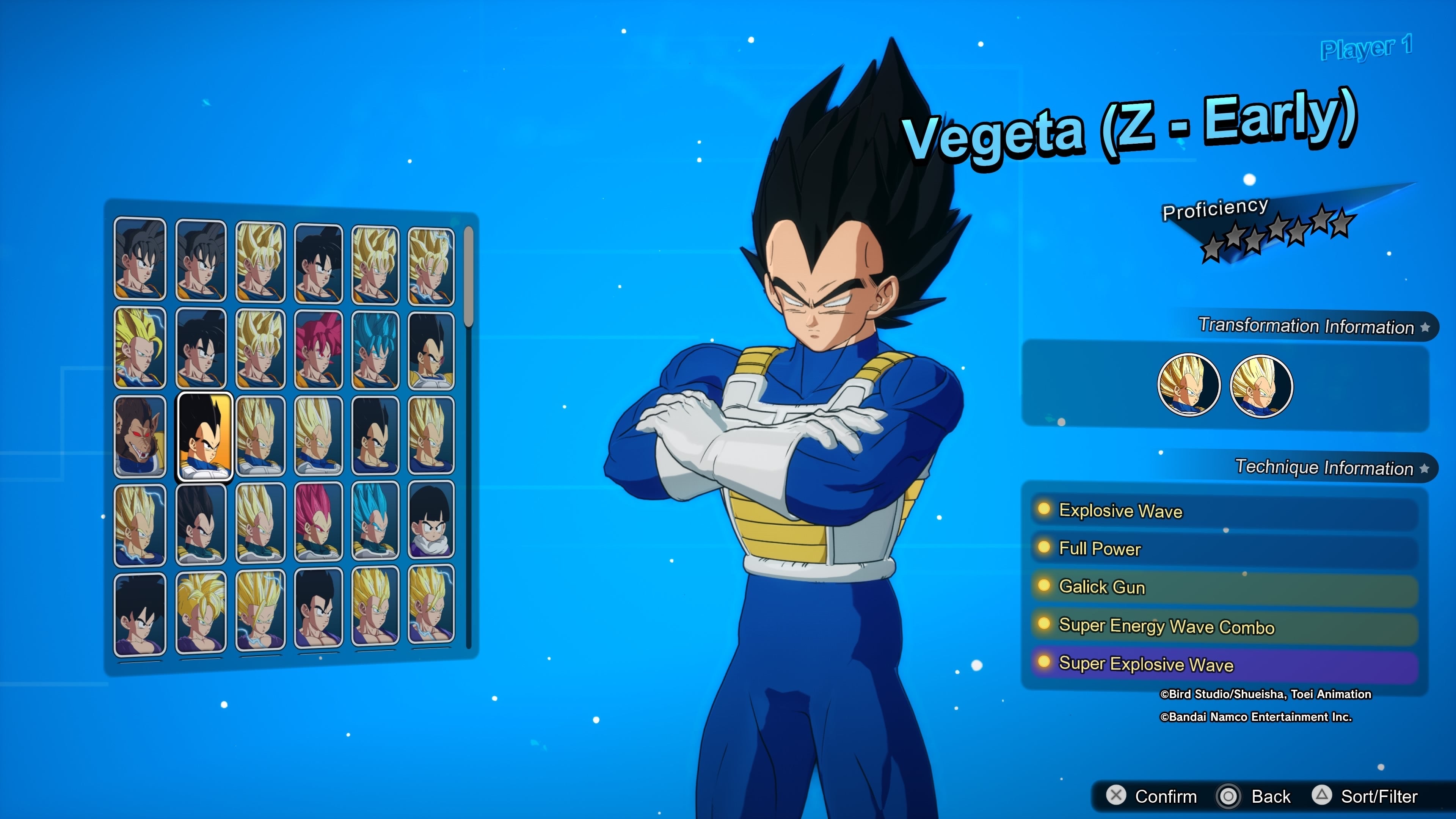Select the Full Power technique row
Image resolution: width=1456 pixels, height=819 pixels.
1224,549
